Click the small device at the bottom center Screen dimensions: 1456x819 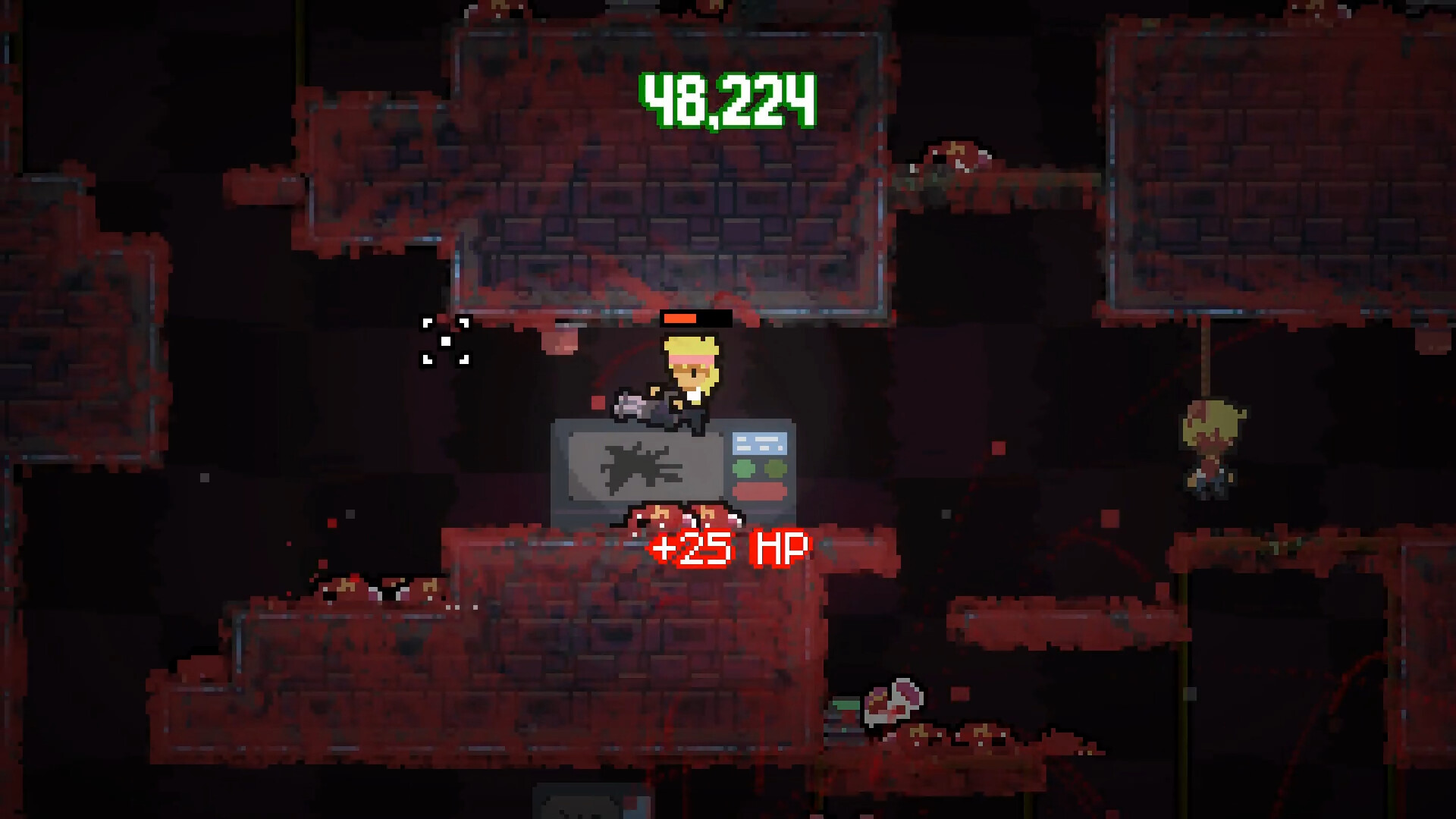point(599,804)
